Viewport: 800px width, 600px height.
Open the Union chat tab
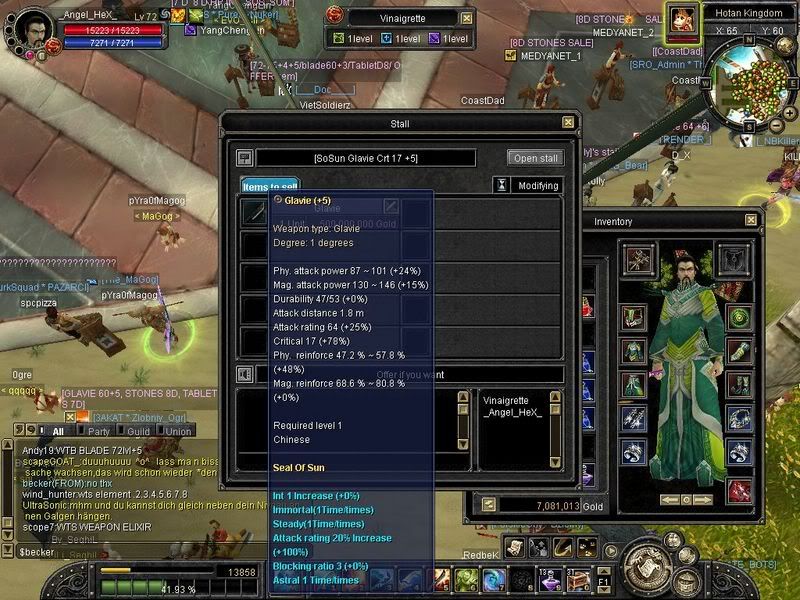point(178,431)
